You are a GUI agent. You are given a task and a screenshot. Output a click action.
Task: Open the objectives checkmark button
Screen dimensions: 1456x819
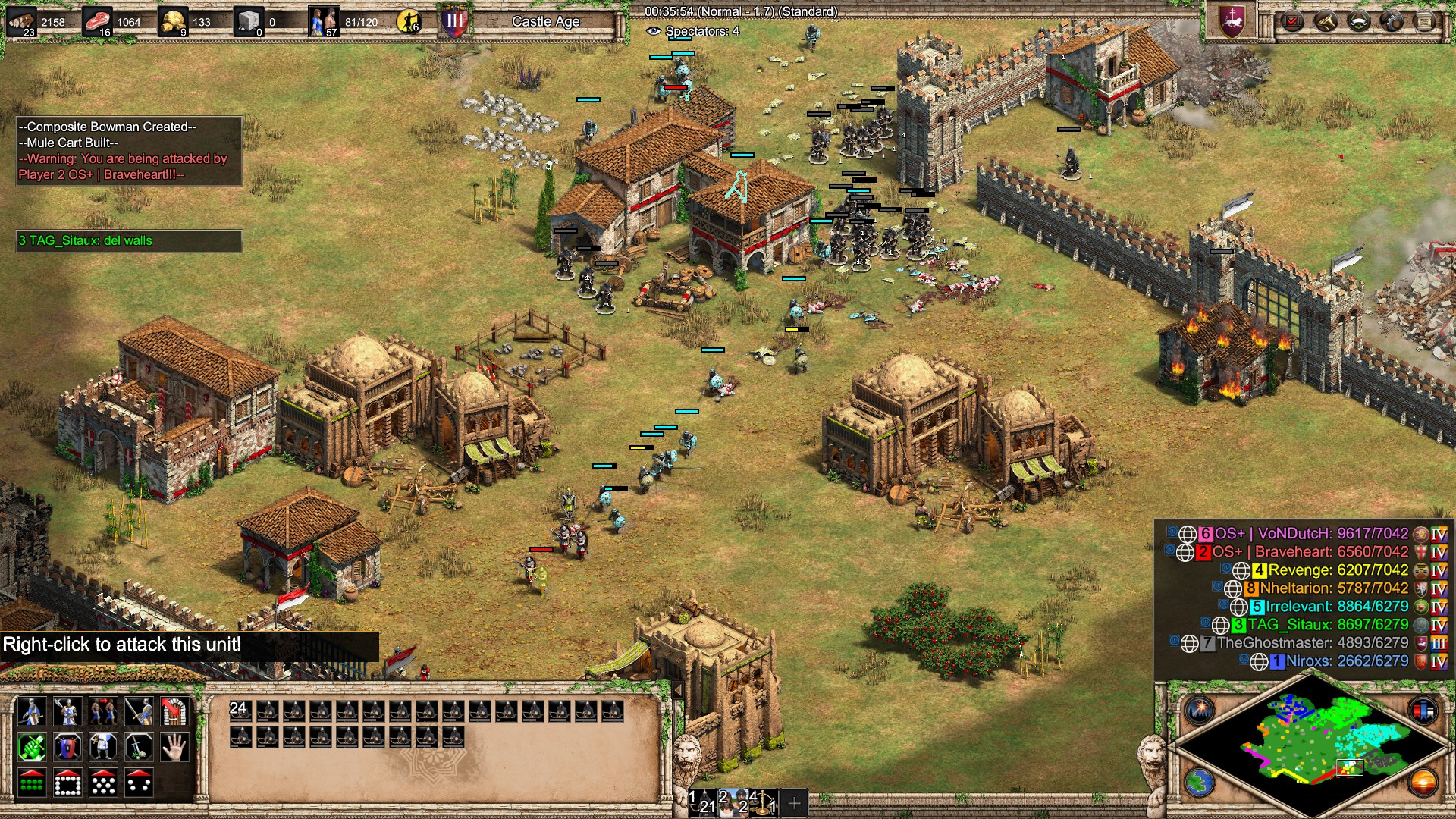tap(1292, 21)
